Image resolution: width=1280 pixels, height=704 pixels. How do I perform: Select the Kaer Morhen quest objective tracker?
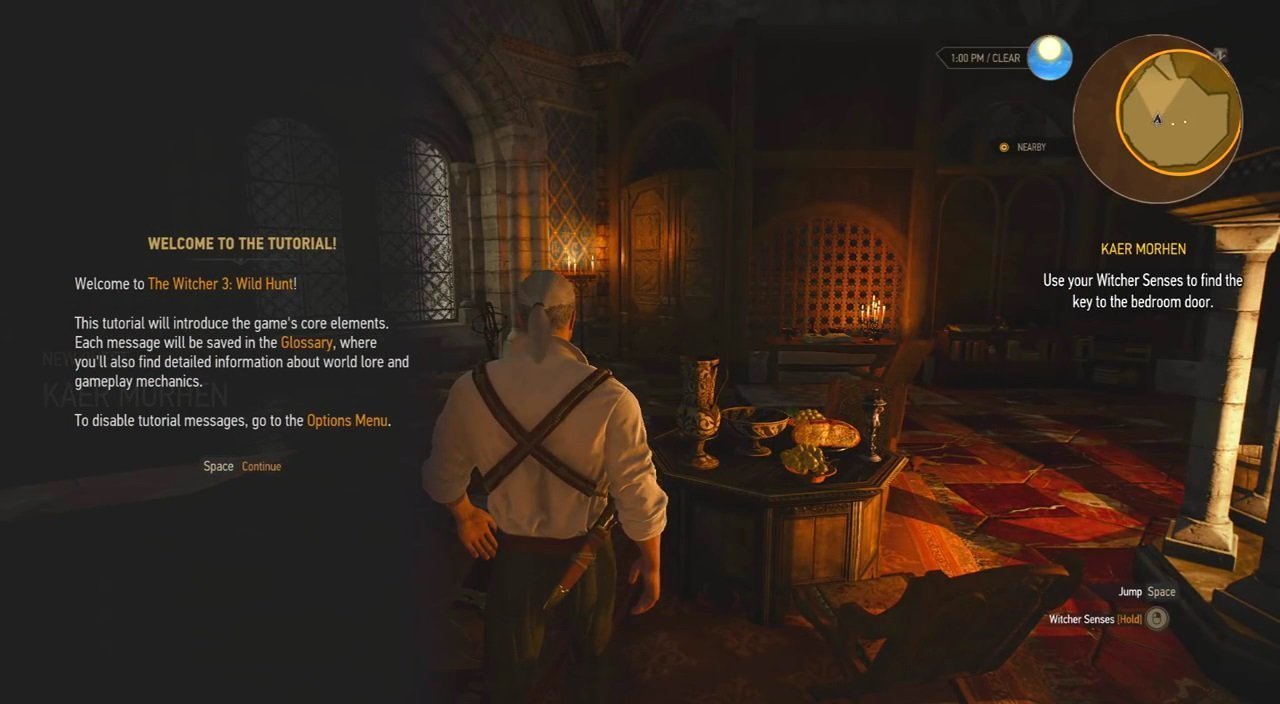coord(1143,249)
